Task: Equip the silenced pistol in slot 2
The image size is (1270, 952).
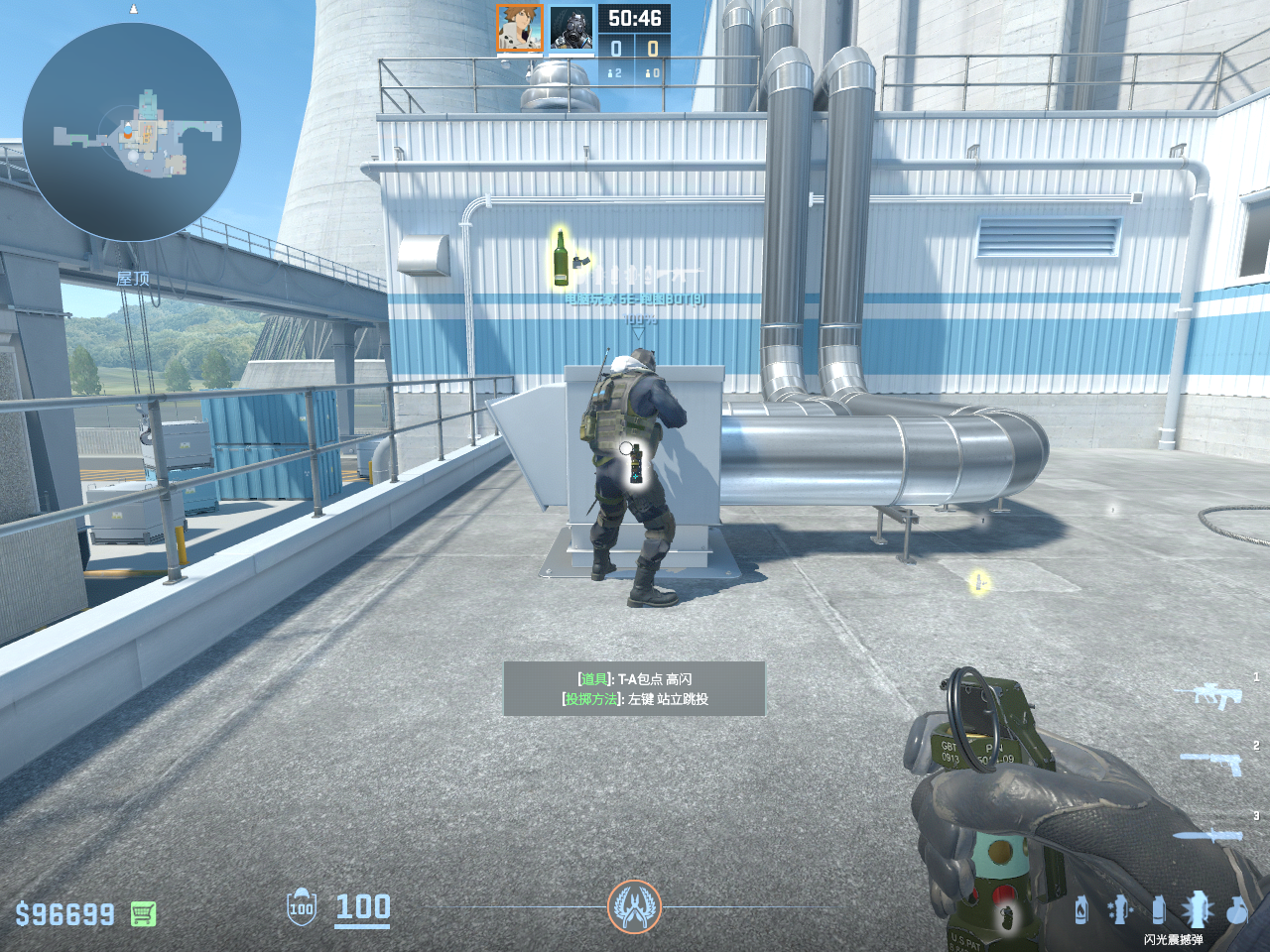Action: (1212, 763)
